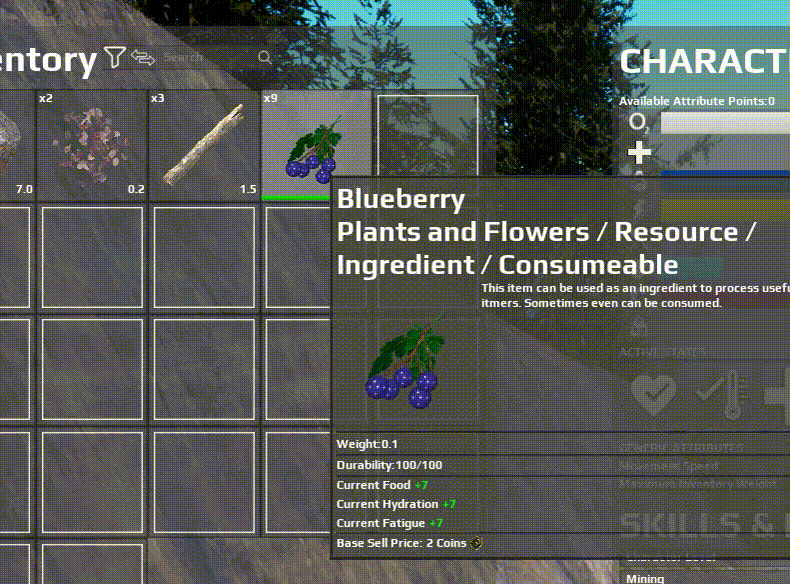Focus the inventory search field

point(210,58)
